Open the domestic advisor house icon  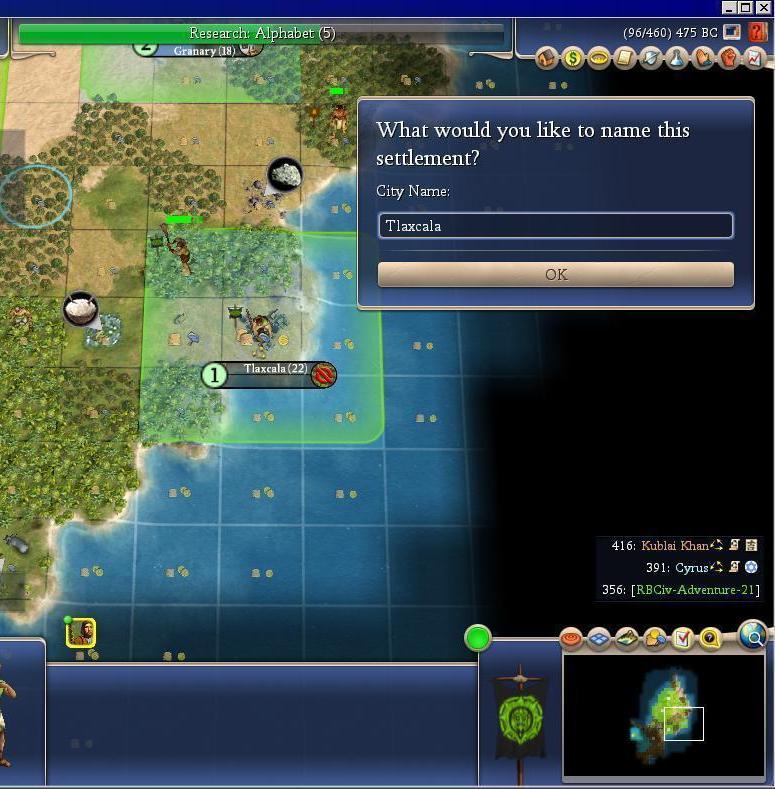click(x=547, y=58)
